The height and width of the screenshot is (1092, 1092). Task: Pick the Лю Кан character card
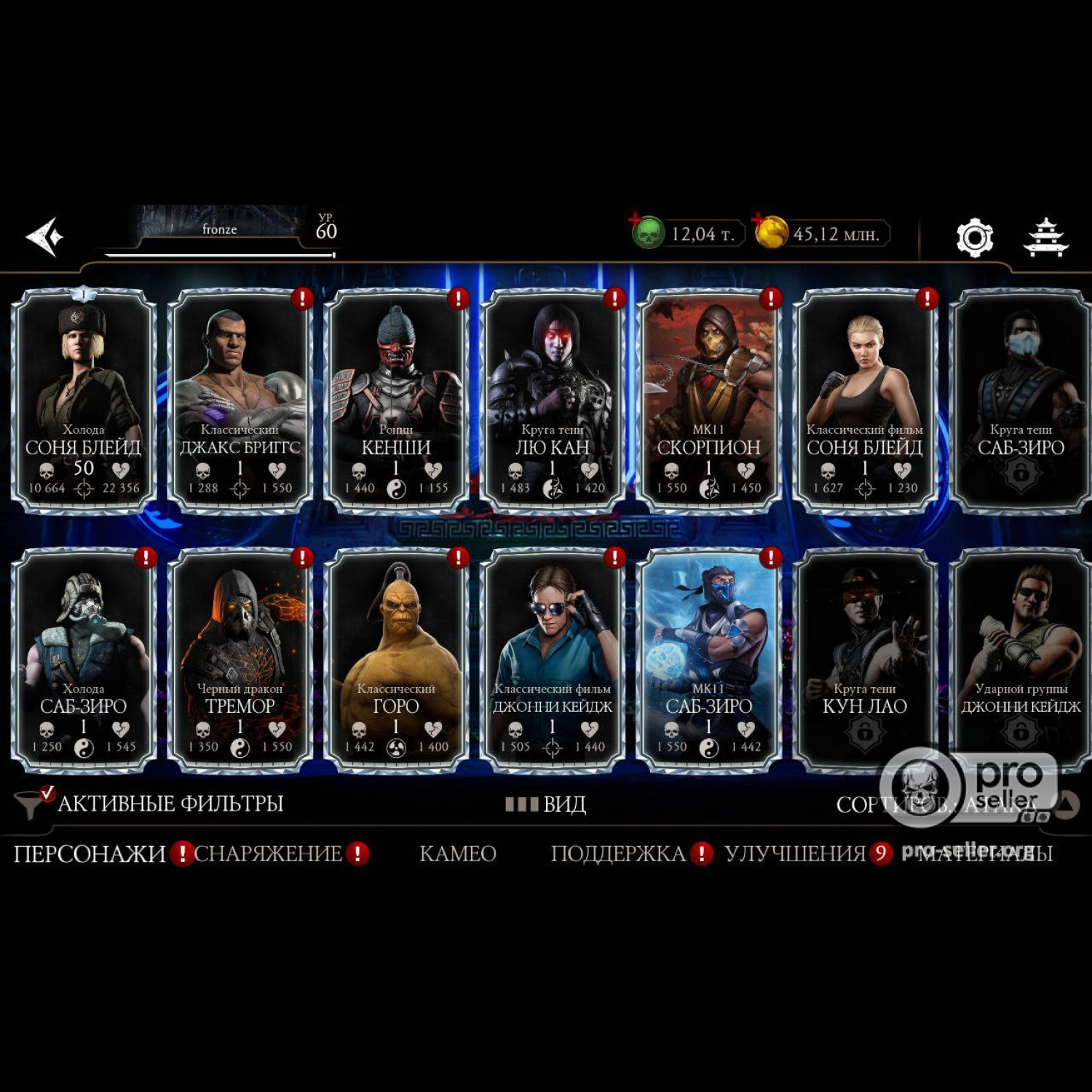pos(553,400)
